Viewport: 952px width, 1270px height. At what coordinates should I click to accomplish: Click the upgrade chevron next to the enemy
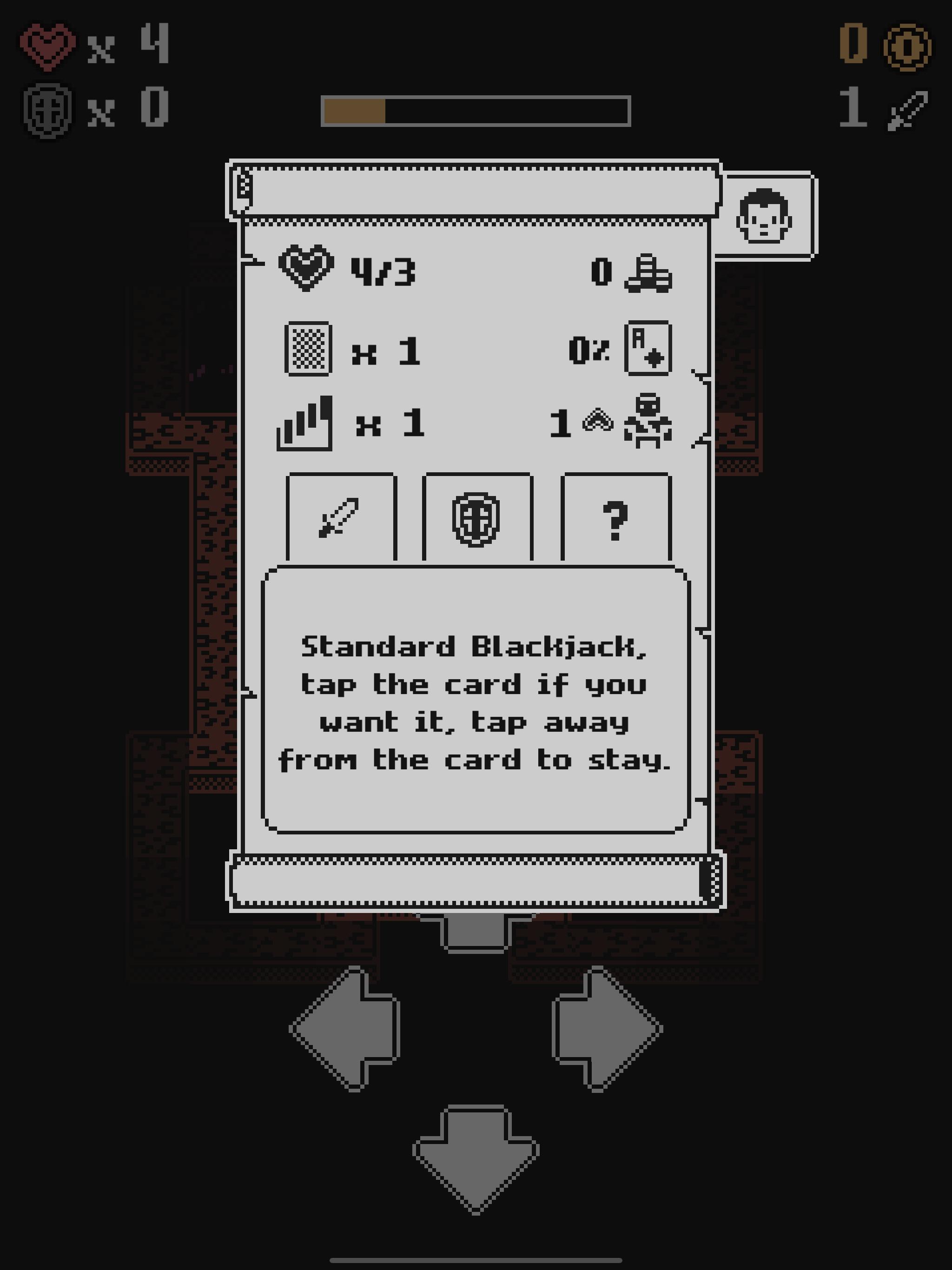point(597,421)
